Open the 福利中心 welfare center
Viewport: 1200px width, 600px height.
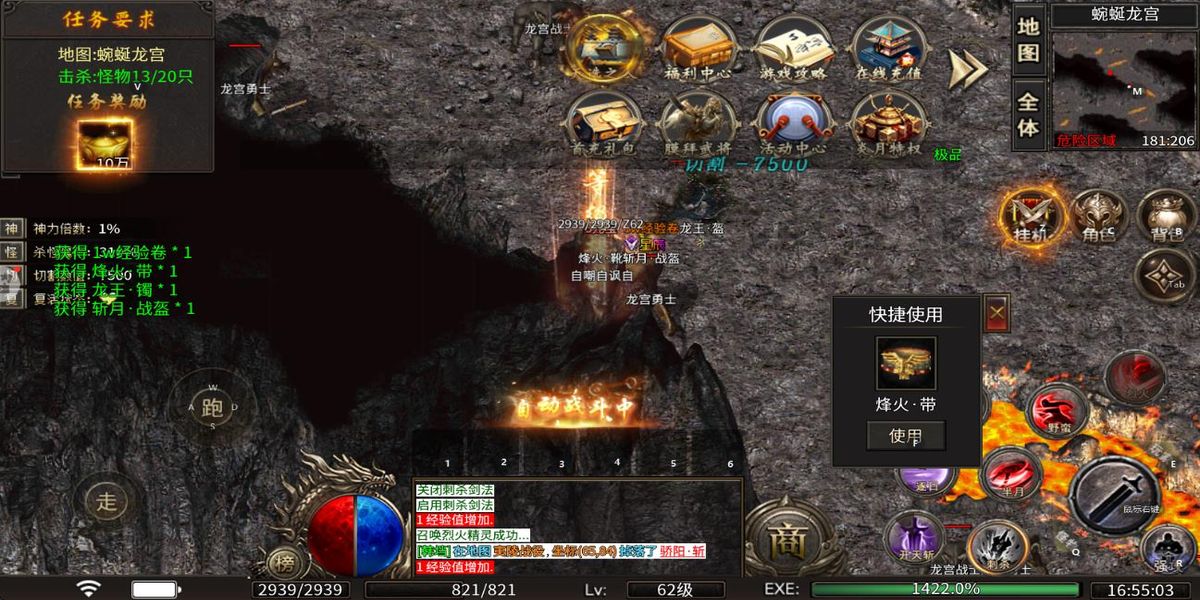coord(697,47)
